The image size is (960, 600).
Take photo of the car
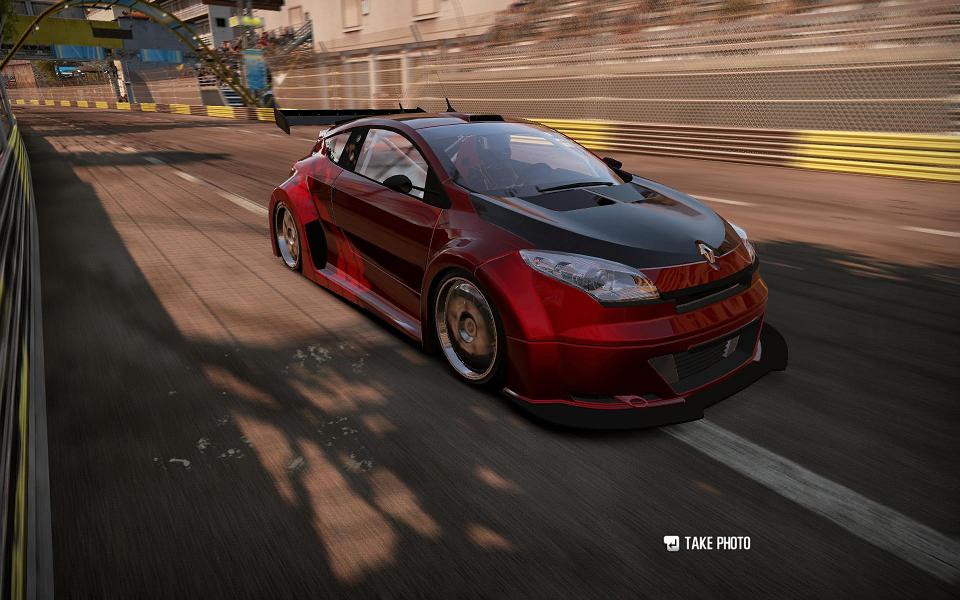[x=707, y=543]
